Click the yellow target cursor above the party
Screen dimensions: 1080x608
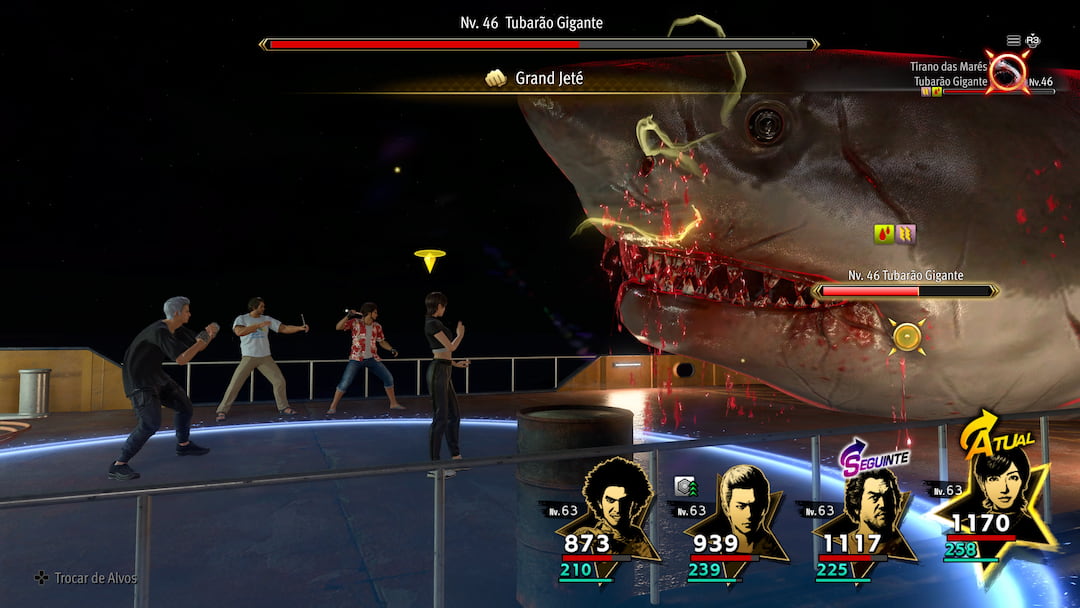click(x=430, y=260)
